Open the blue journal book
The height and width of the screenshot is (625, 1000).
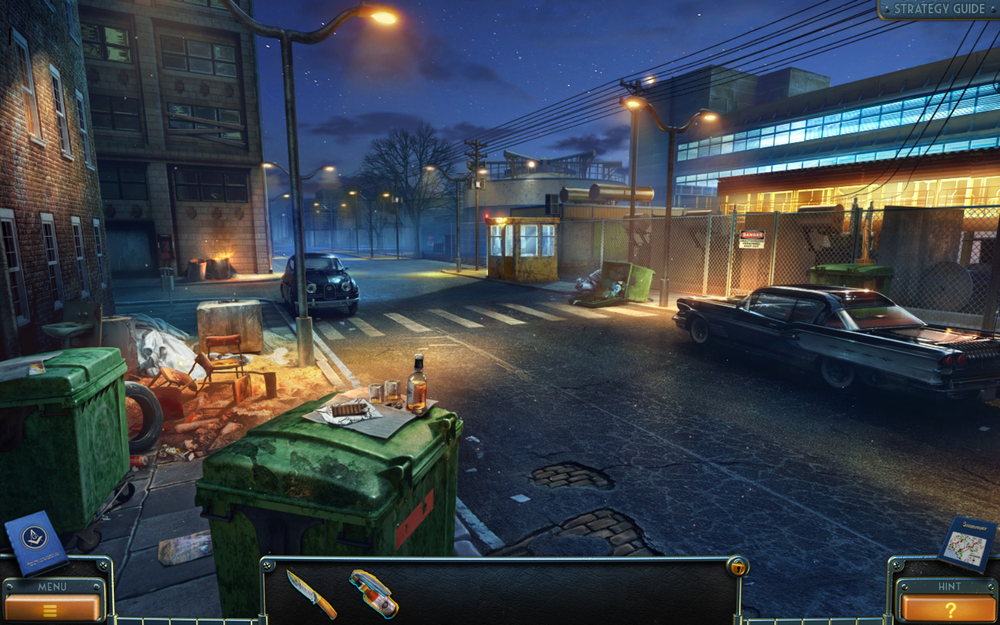click(35, 543)
